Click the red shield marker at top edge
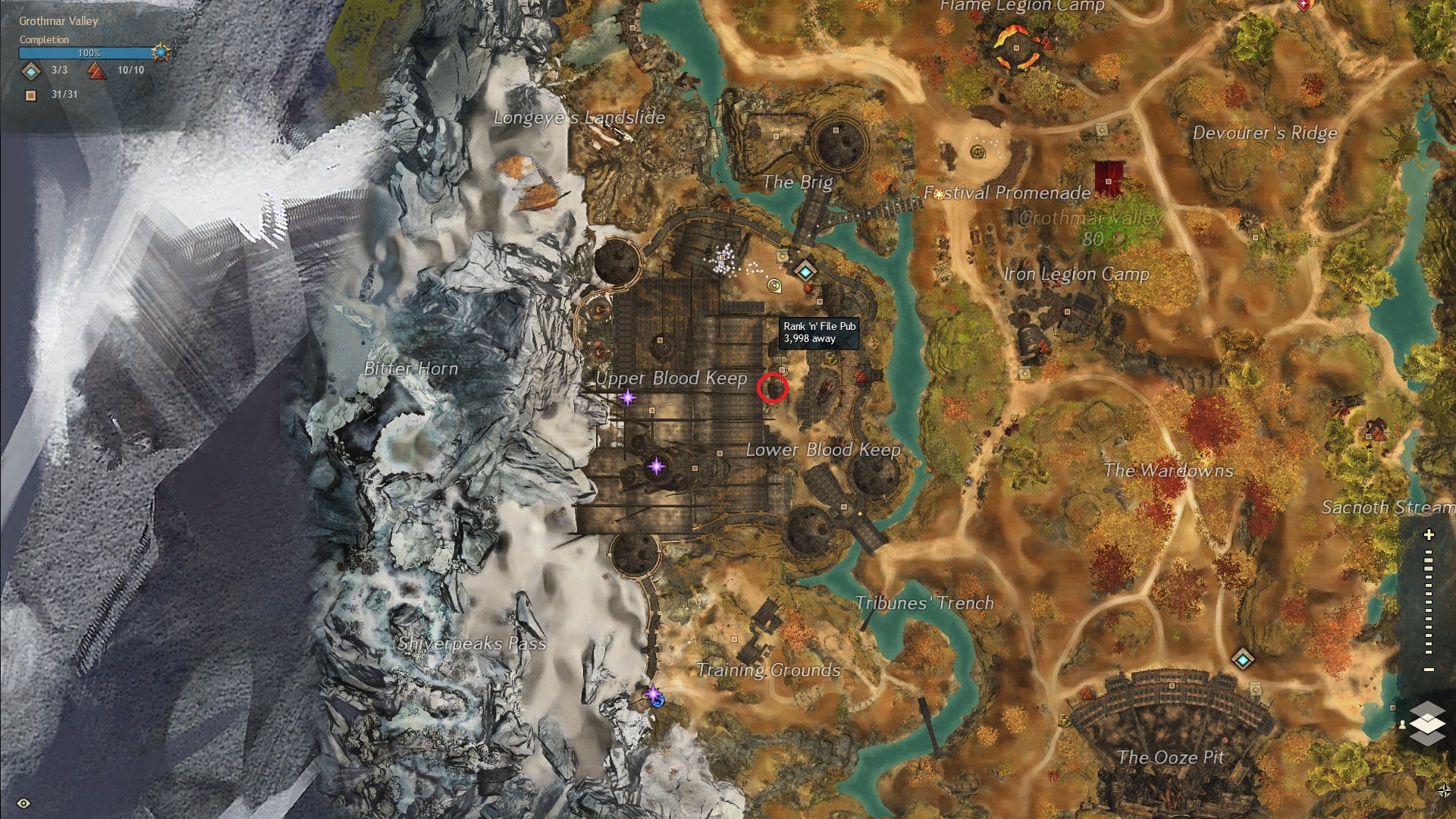This screenshot has height=819, width=1456. pos(1304,5)
